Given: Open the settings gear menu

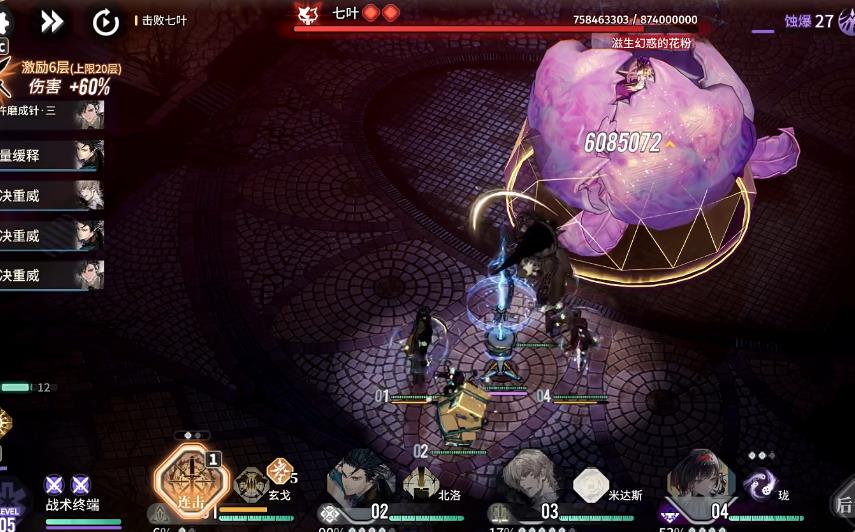Looking at the screenshot, I should pos(4,20).
